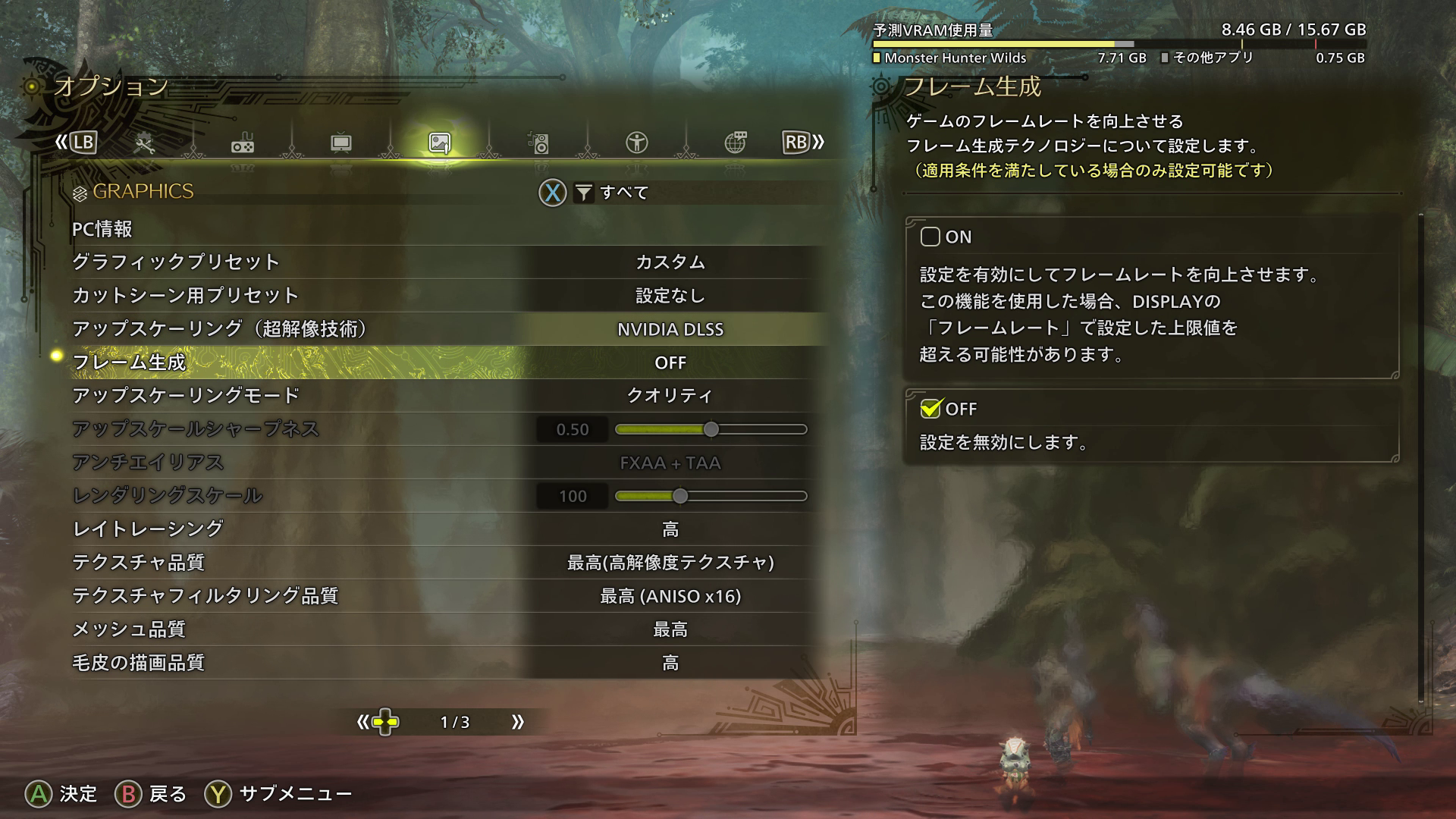Switch to the wrench tools settings tab
Image resolution: width=1456 pixels, height=819 pixels.
[x=144, y=143]
